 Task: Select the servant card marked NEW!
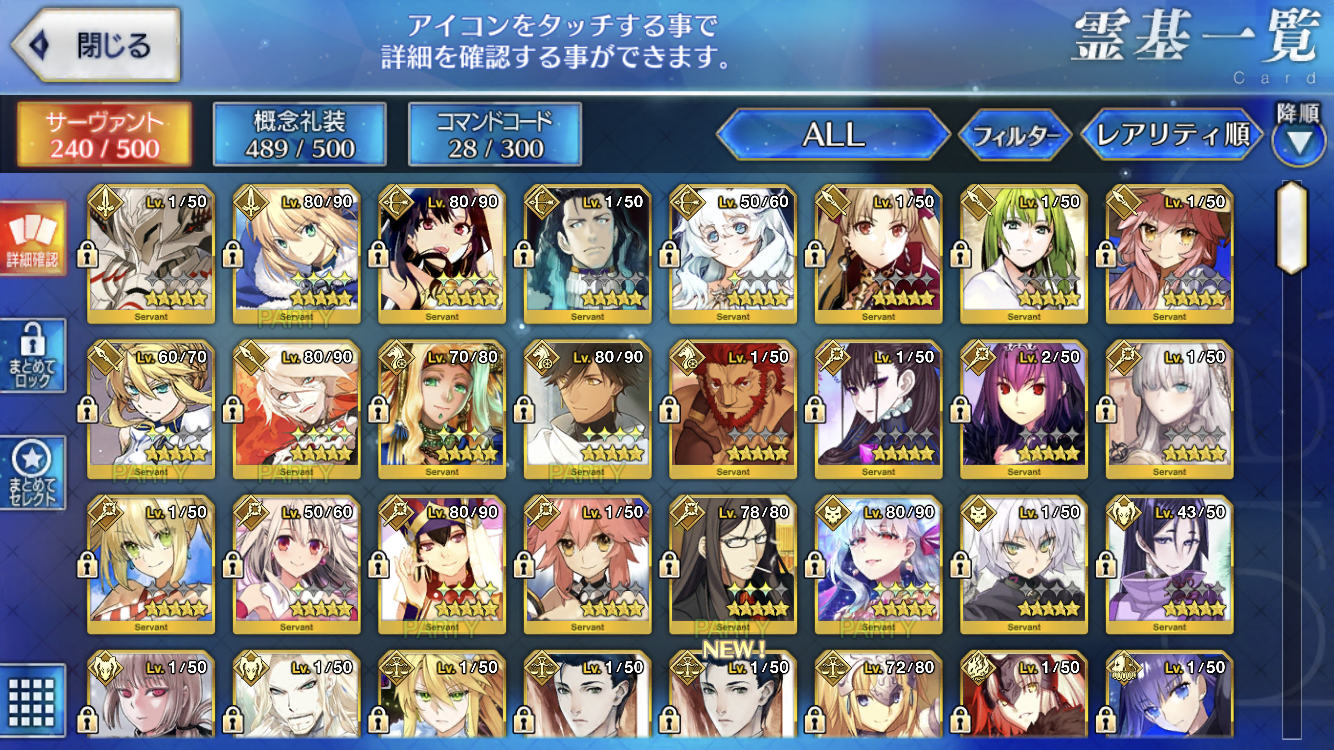point(733,700)
